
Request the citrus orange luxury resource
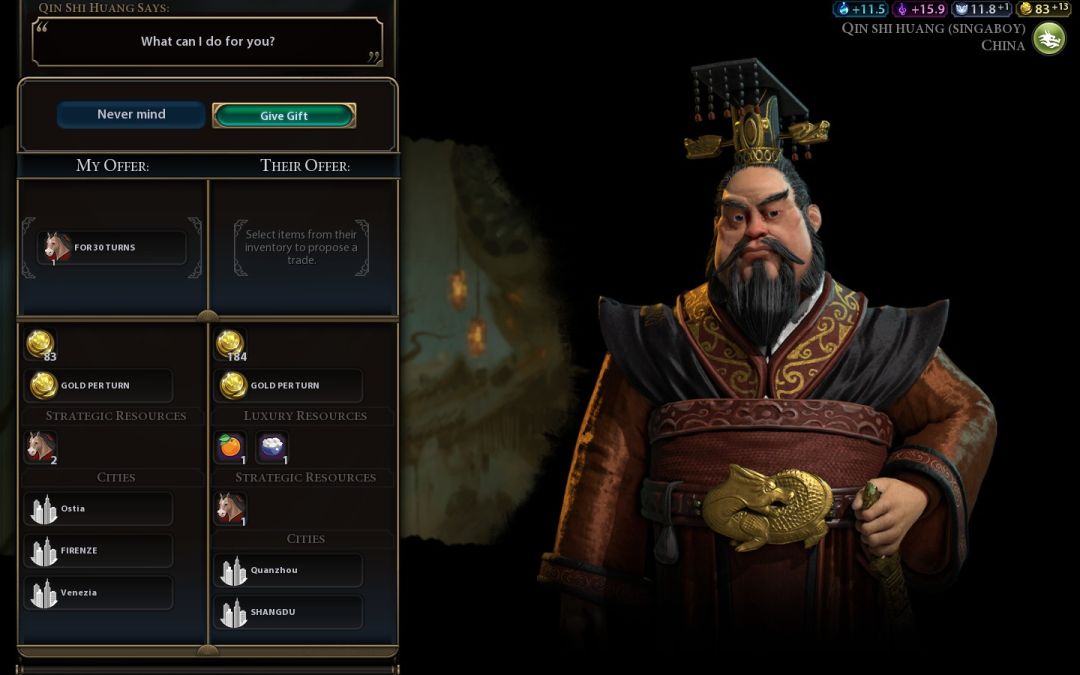(x=231, y=447)
